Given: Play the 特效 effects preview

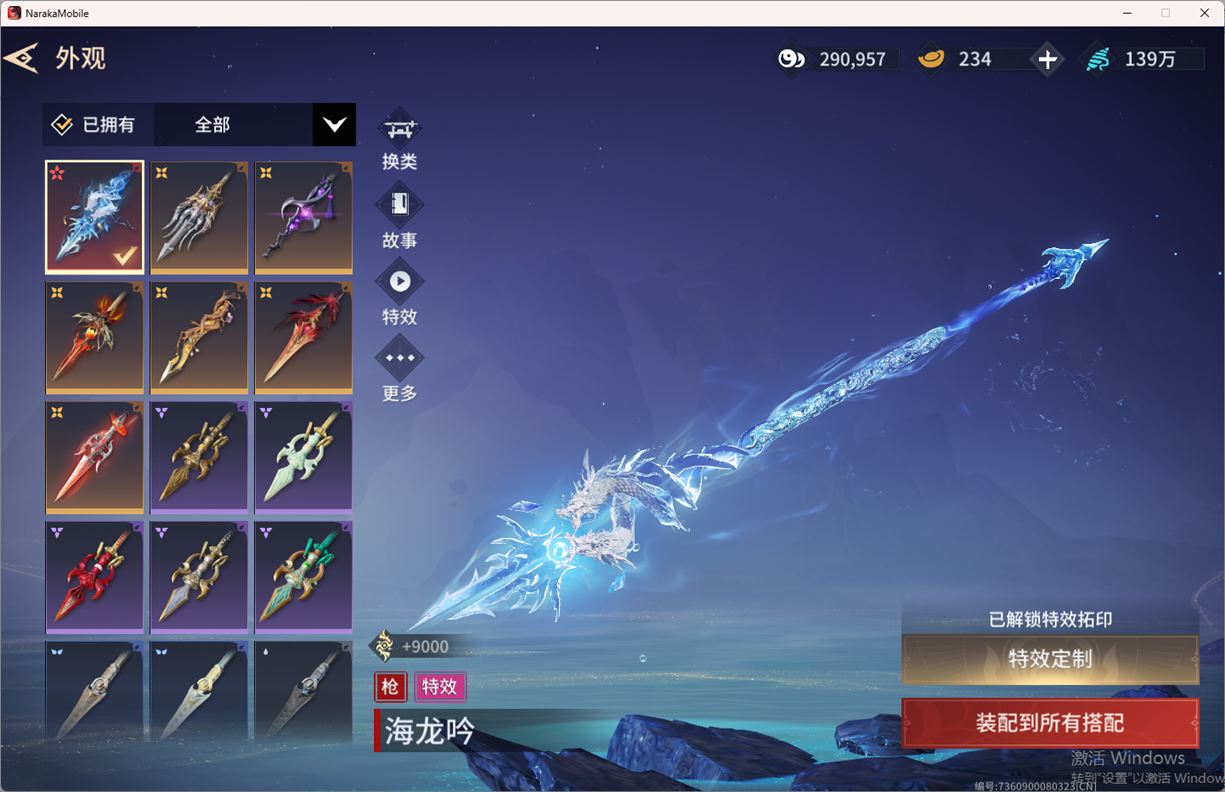Looking at the screenshot, I should (x=399, y=292).
